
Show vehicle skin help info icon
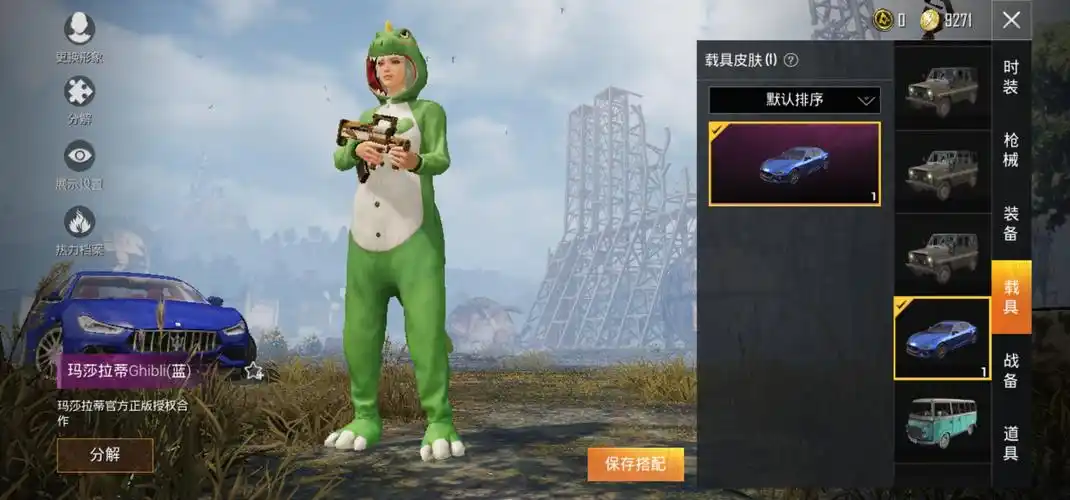(791, 60)
